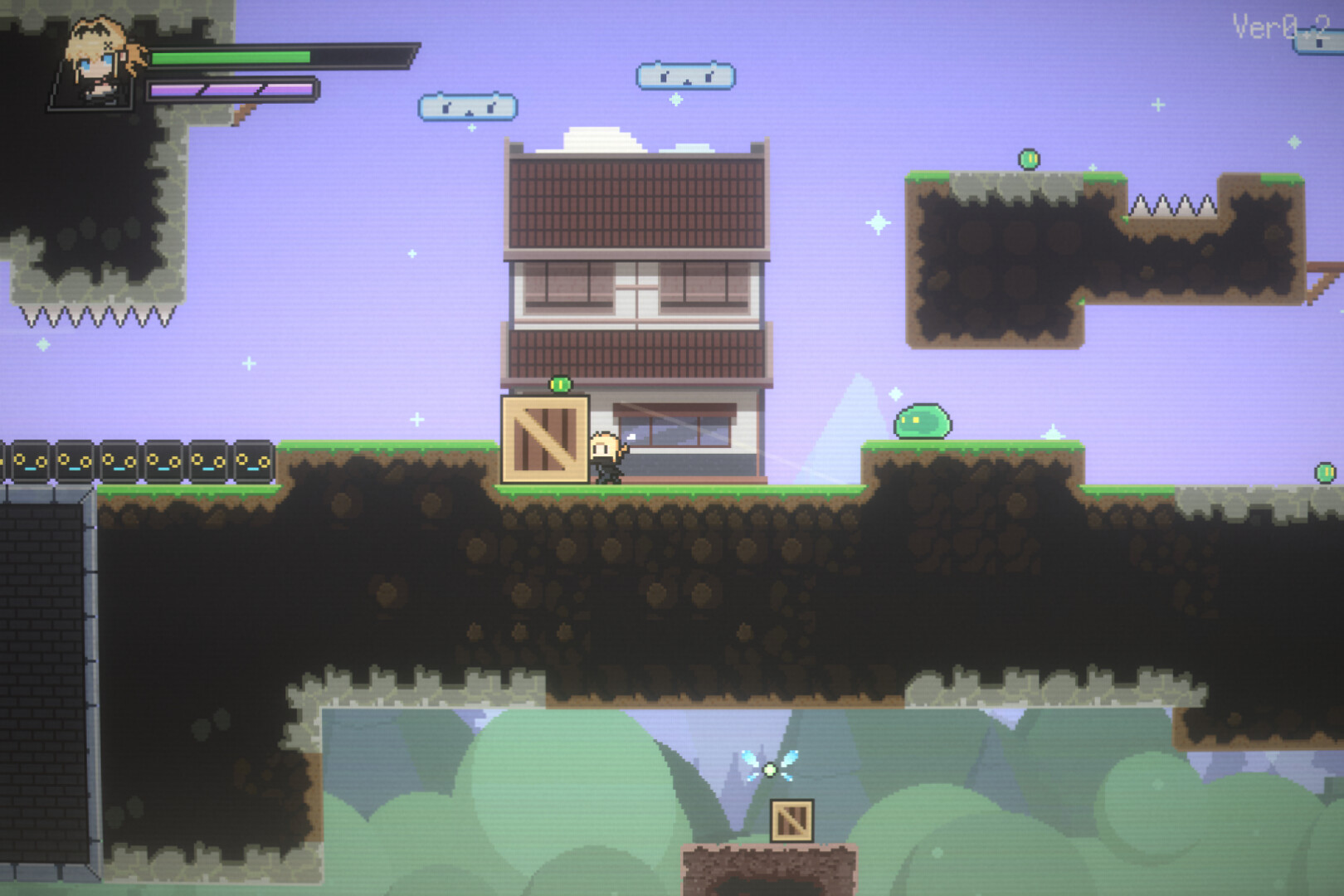Click the large wooden crate beside the player
This screenshot has height=896, width=1344.
pyautogui.click(x=543, y=440)
